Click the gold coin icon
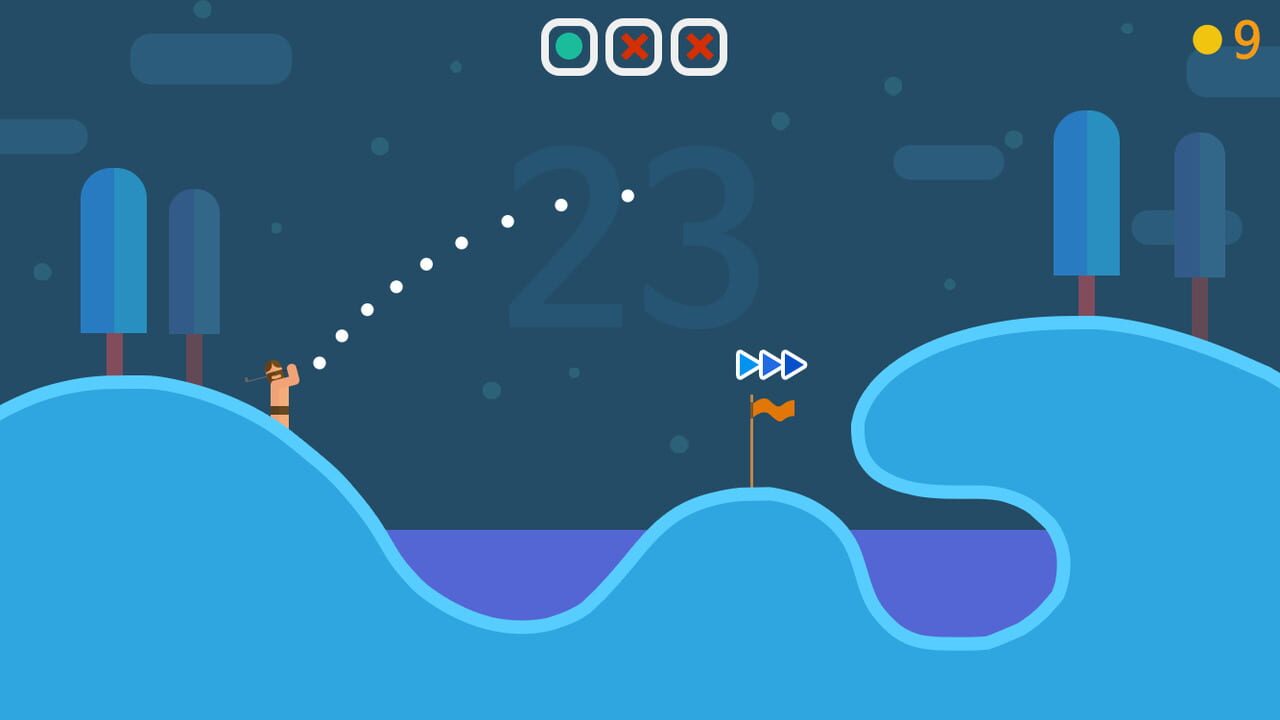The width and height of the screenshot is (1280, 720). tap(1209, 39)
